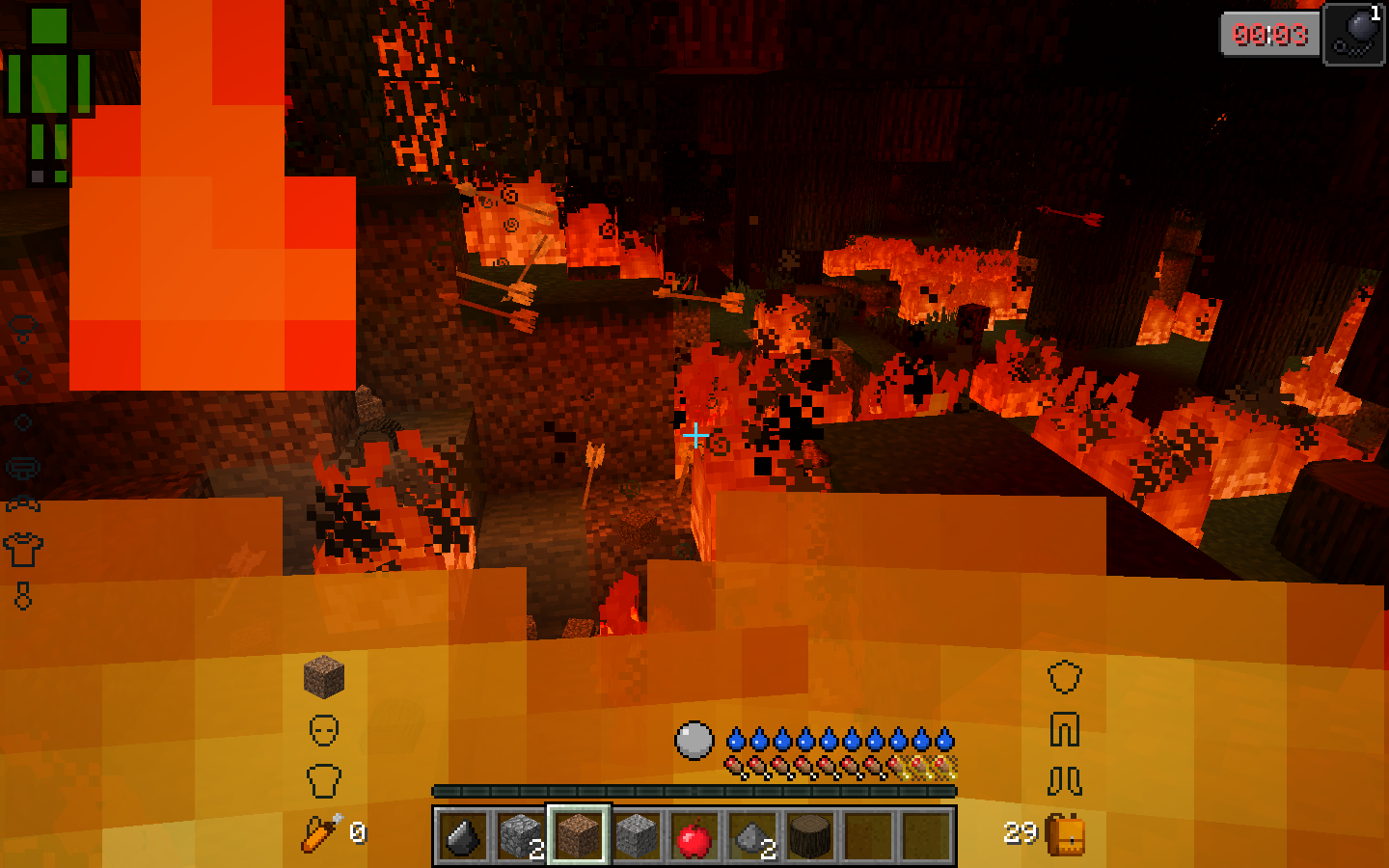Click the empty helmet slot outline
Image resolution: width=1389 pixels, height=868 pixels.
(x=1065, y=677)
